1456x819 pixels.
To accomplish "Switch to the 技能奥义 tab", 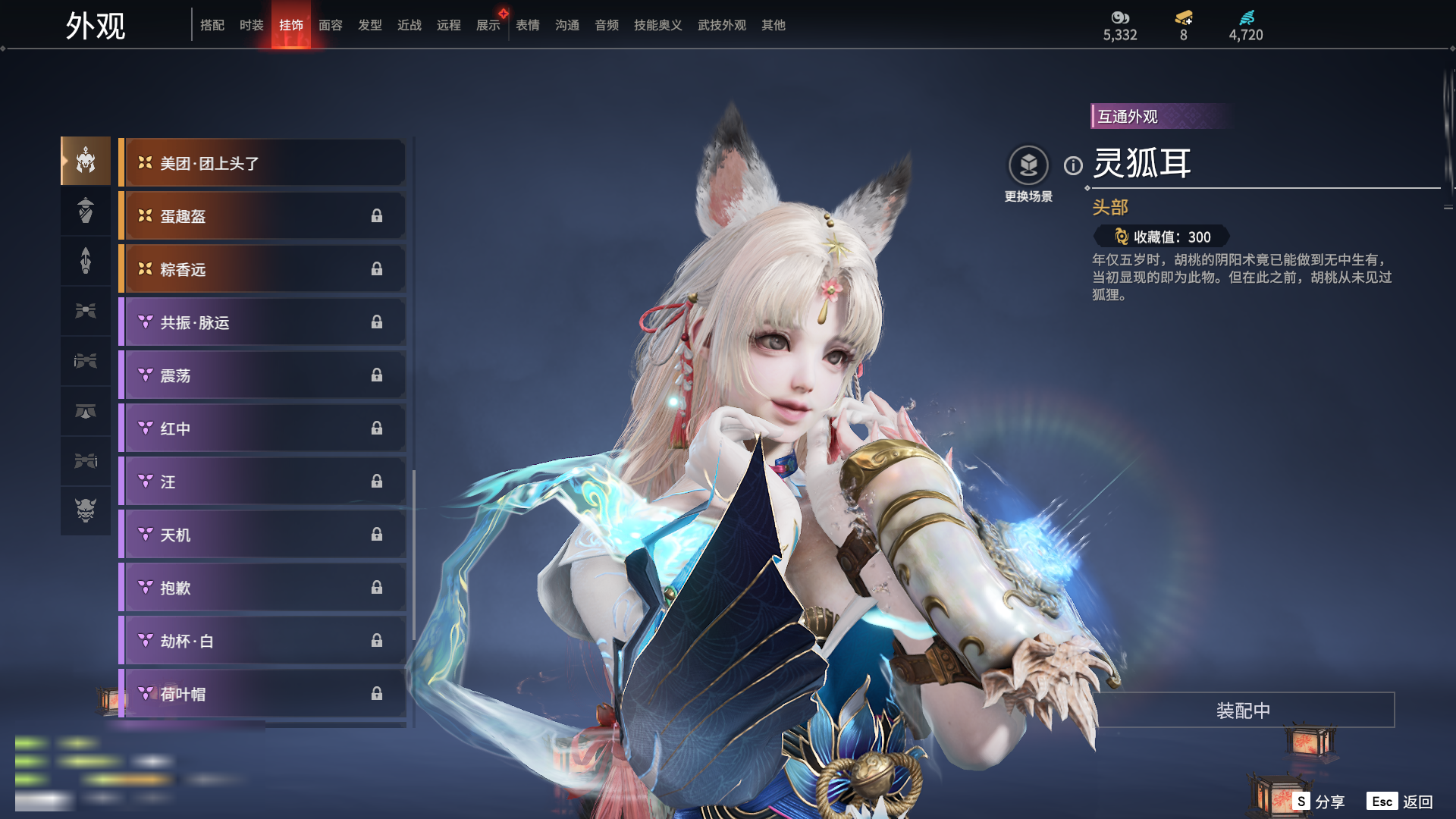I will 657,25.
